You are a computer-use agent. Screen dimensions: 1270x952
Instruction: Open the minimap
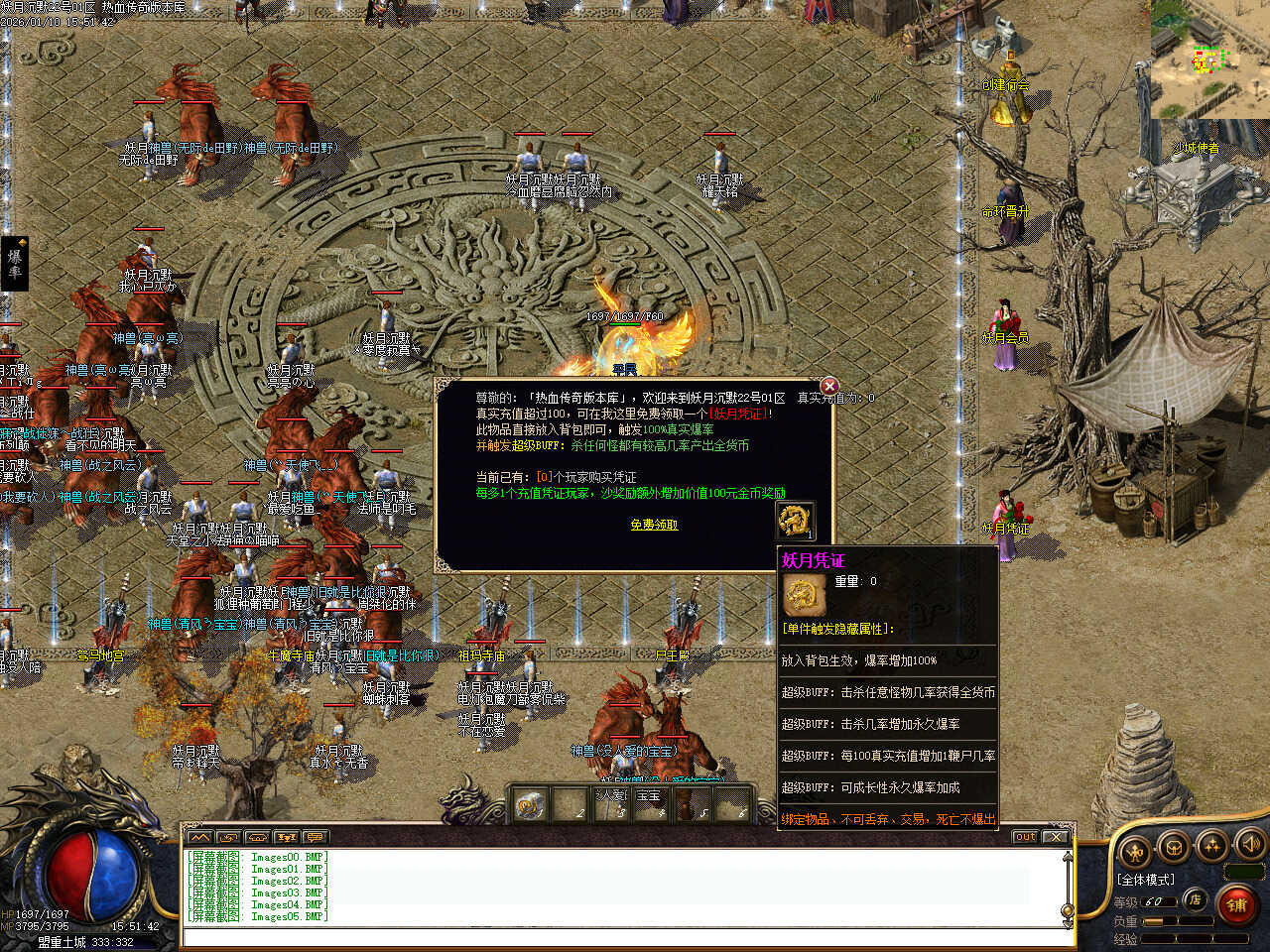coord(1209,59)
